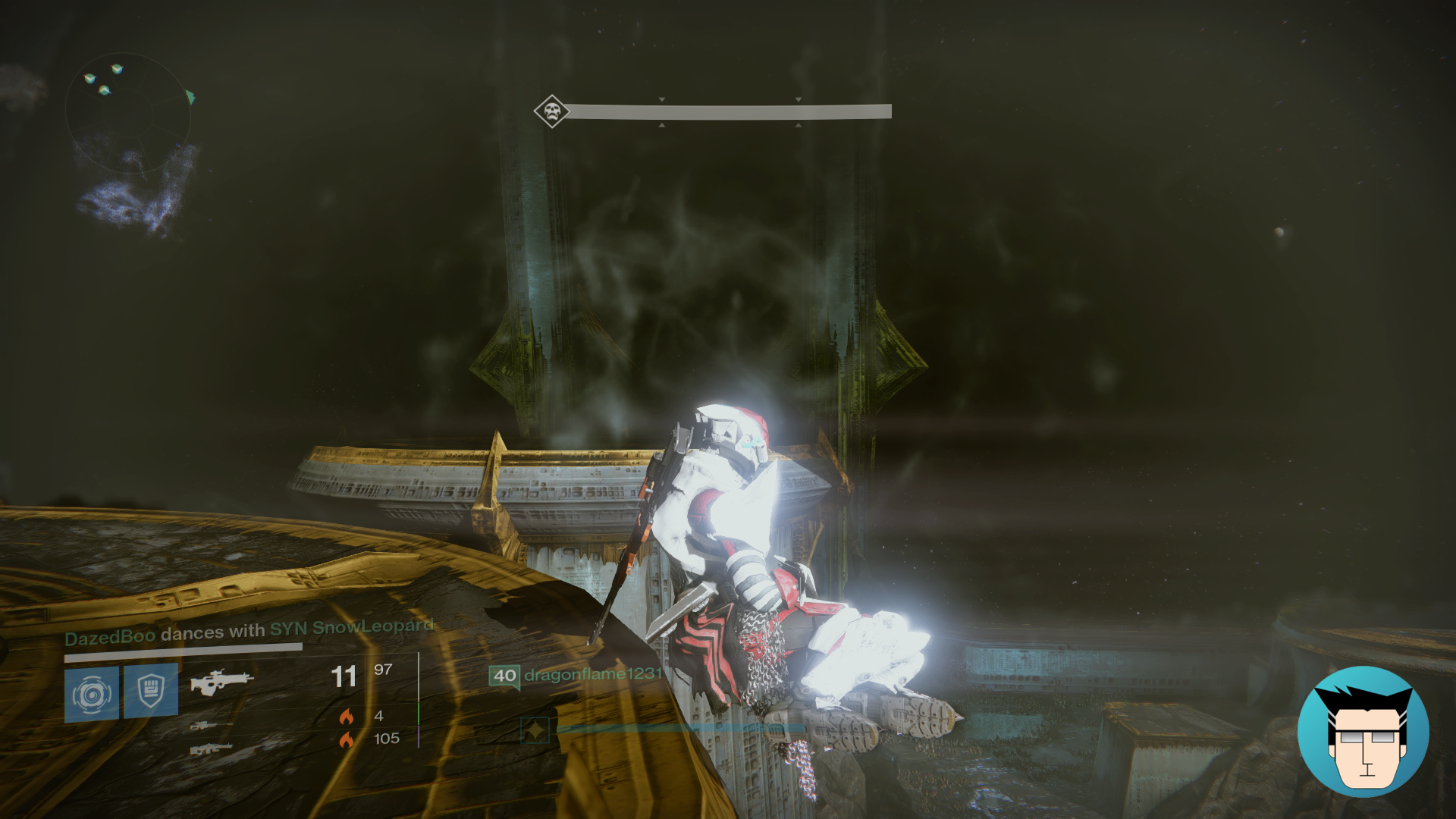Click the SYN SnowLeopard name in the kill feed
This screenshot has width=1456, height=819.
point(350,627)
